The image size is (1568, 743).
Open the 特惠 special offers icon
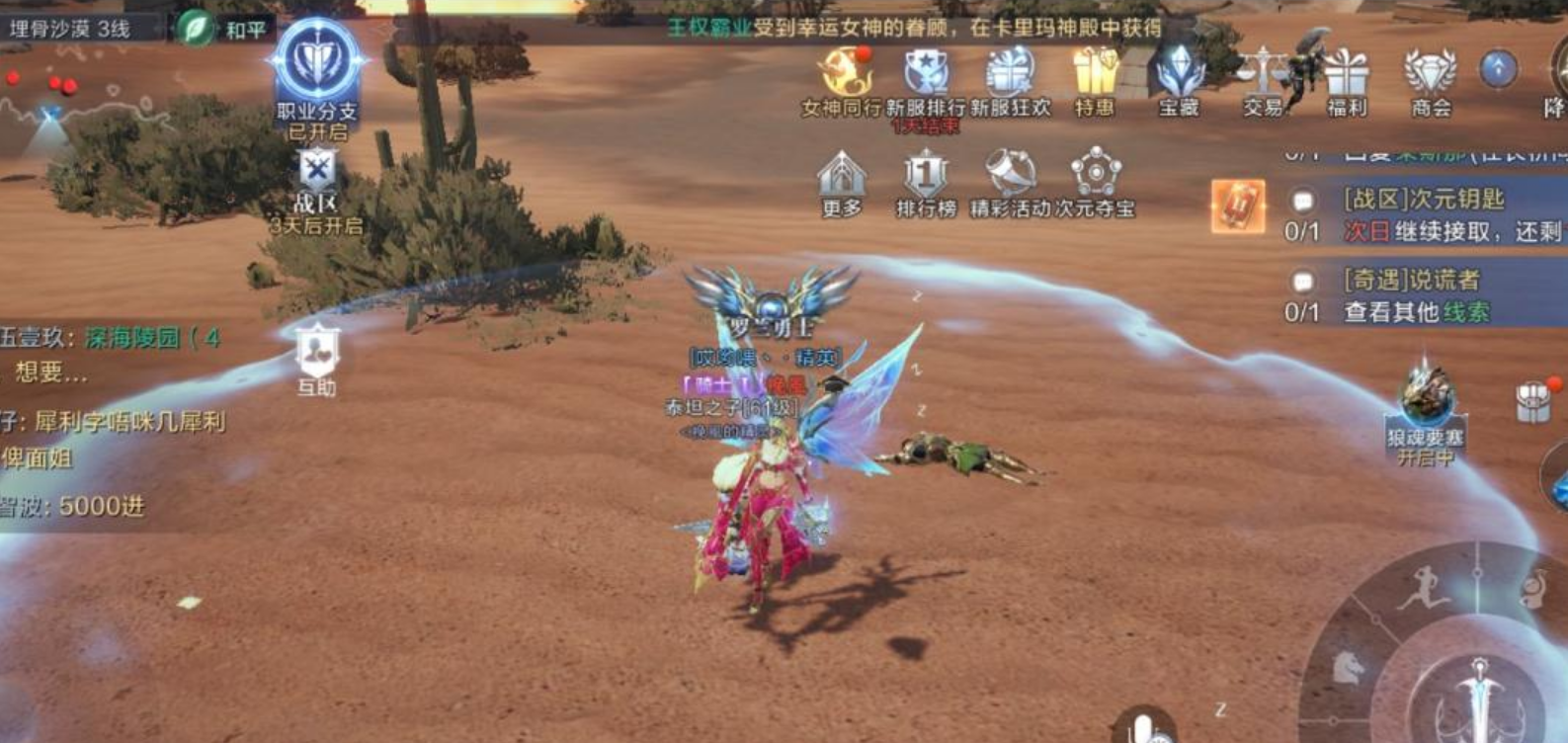(x=1094, y=73)
